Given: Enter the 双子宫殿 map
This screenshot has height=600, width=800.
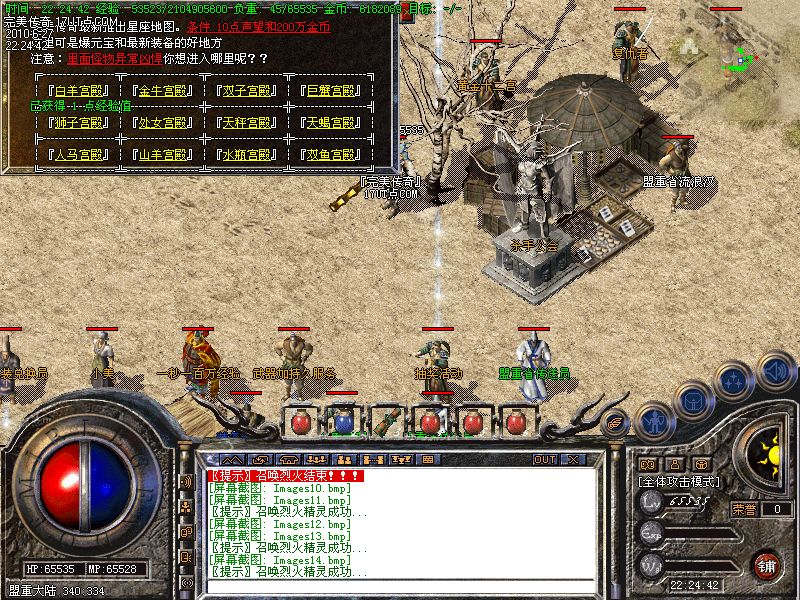Looking at the screenshot, I should pos(247,91).
